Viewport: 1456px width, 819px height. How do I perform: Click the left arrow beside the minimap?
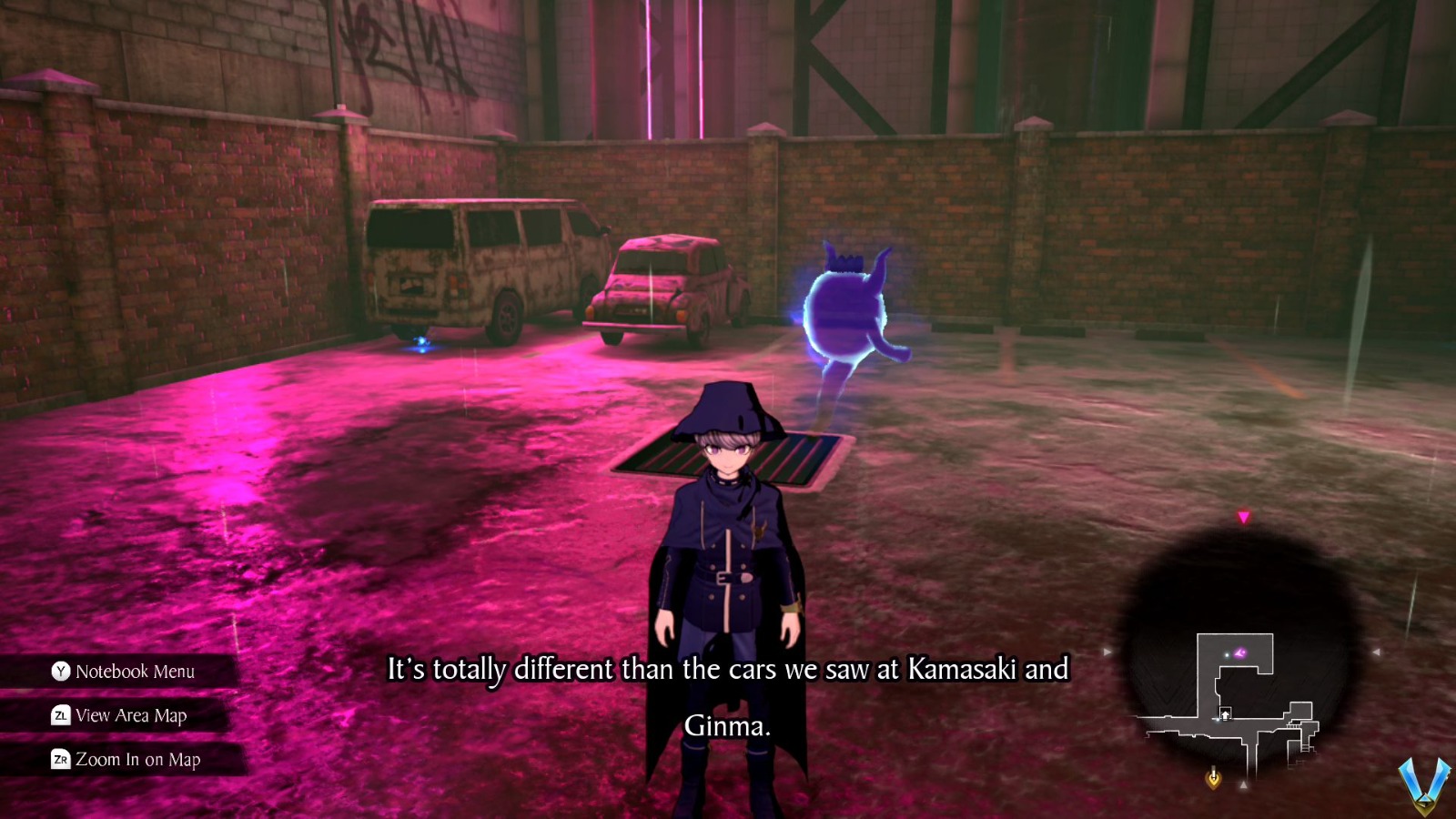[1106, 652]
